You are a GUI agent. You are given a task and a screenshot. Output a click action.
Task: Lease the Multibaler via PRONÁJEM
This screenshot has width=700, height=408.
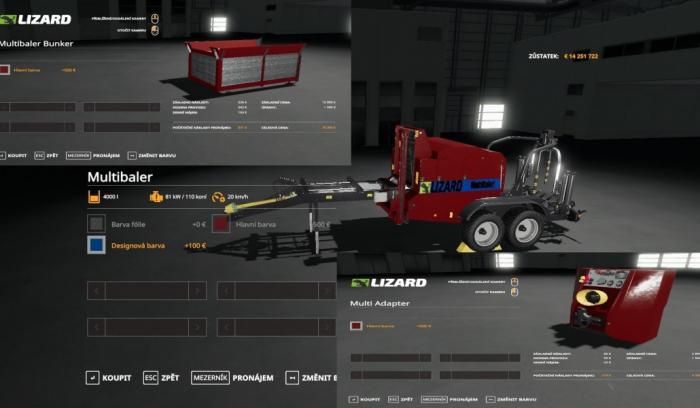(x=238, y=378)
